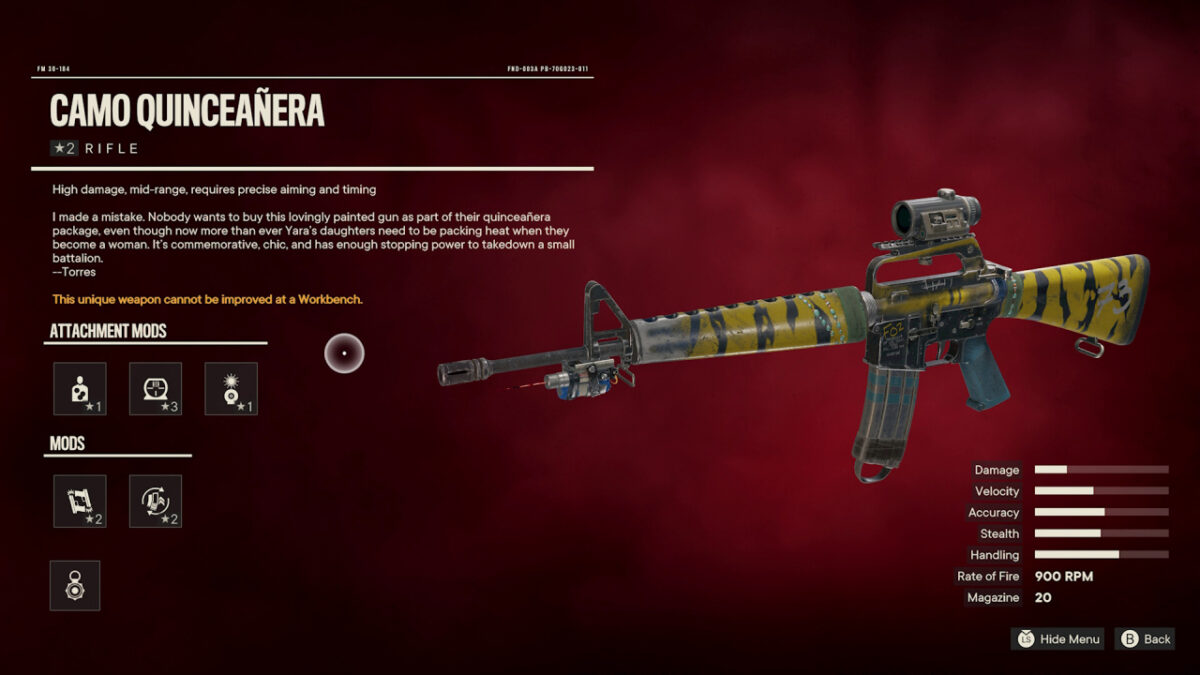Pick the two-star gun holster mod

click(79, 501)
